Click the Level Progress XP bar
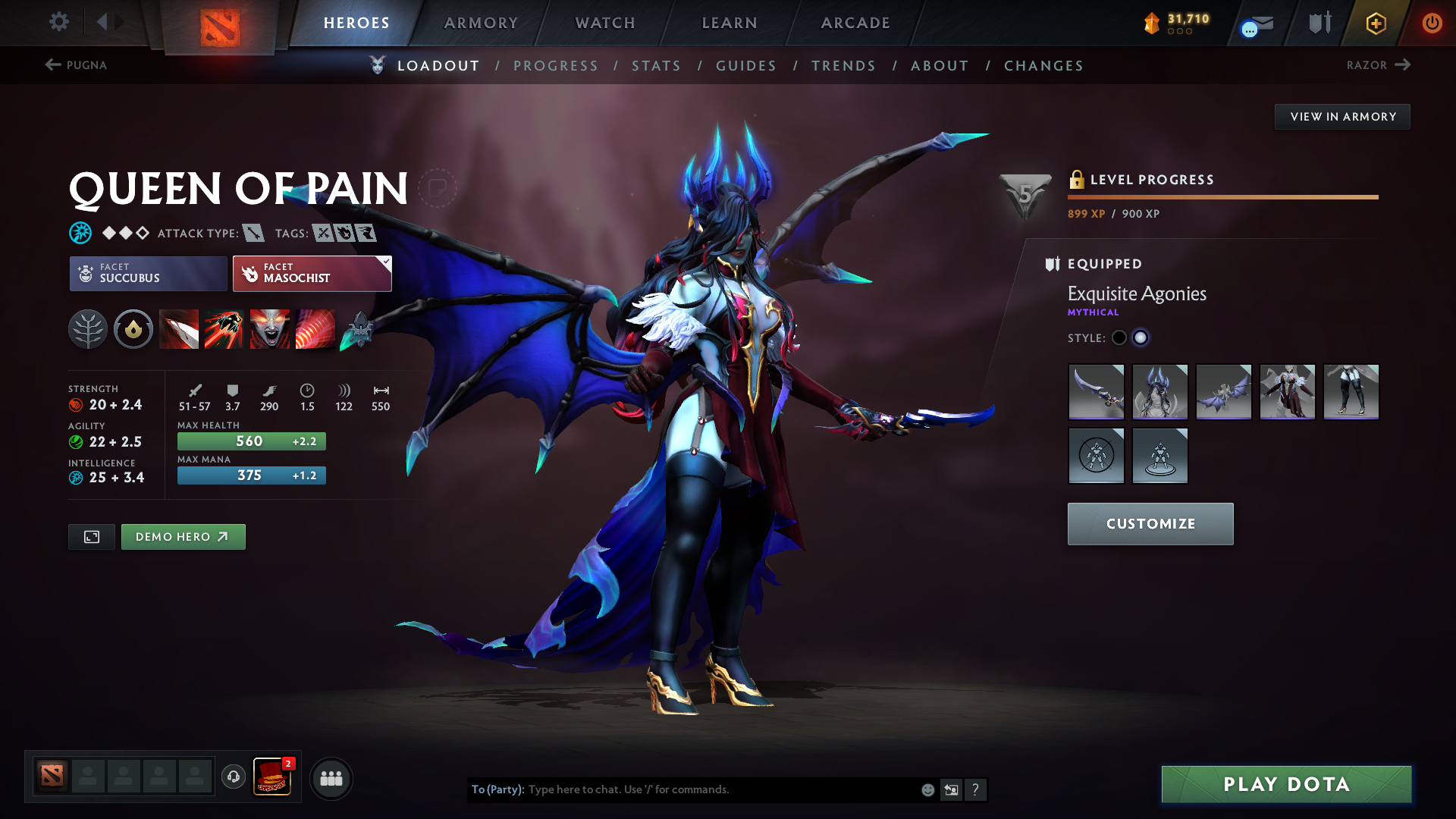This screenshot has height=819, width=1456. pos(1222,196)
